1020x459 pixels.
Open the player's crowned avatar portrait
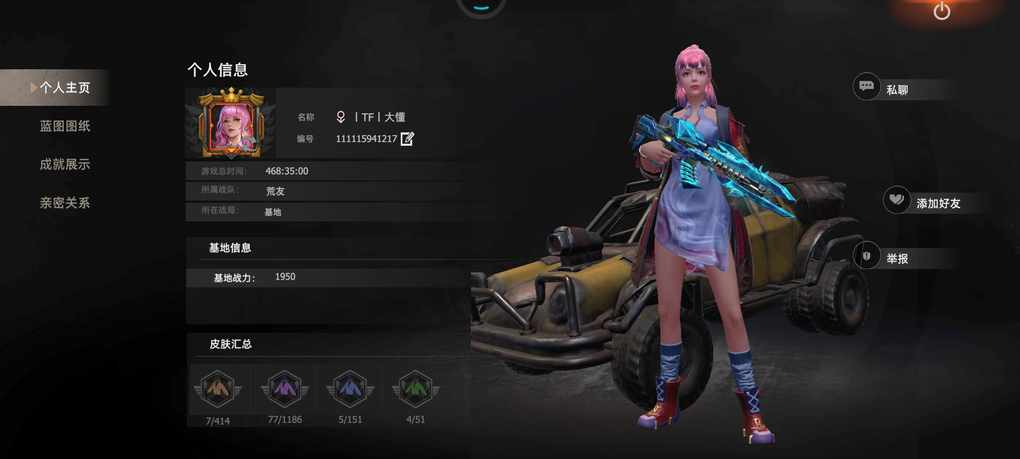click(231, 124)
